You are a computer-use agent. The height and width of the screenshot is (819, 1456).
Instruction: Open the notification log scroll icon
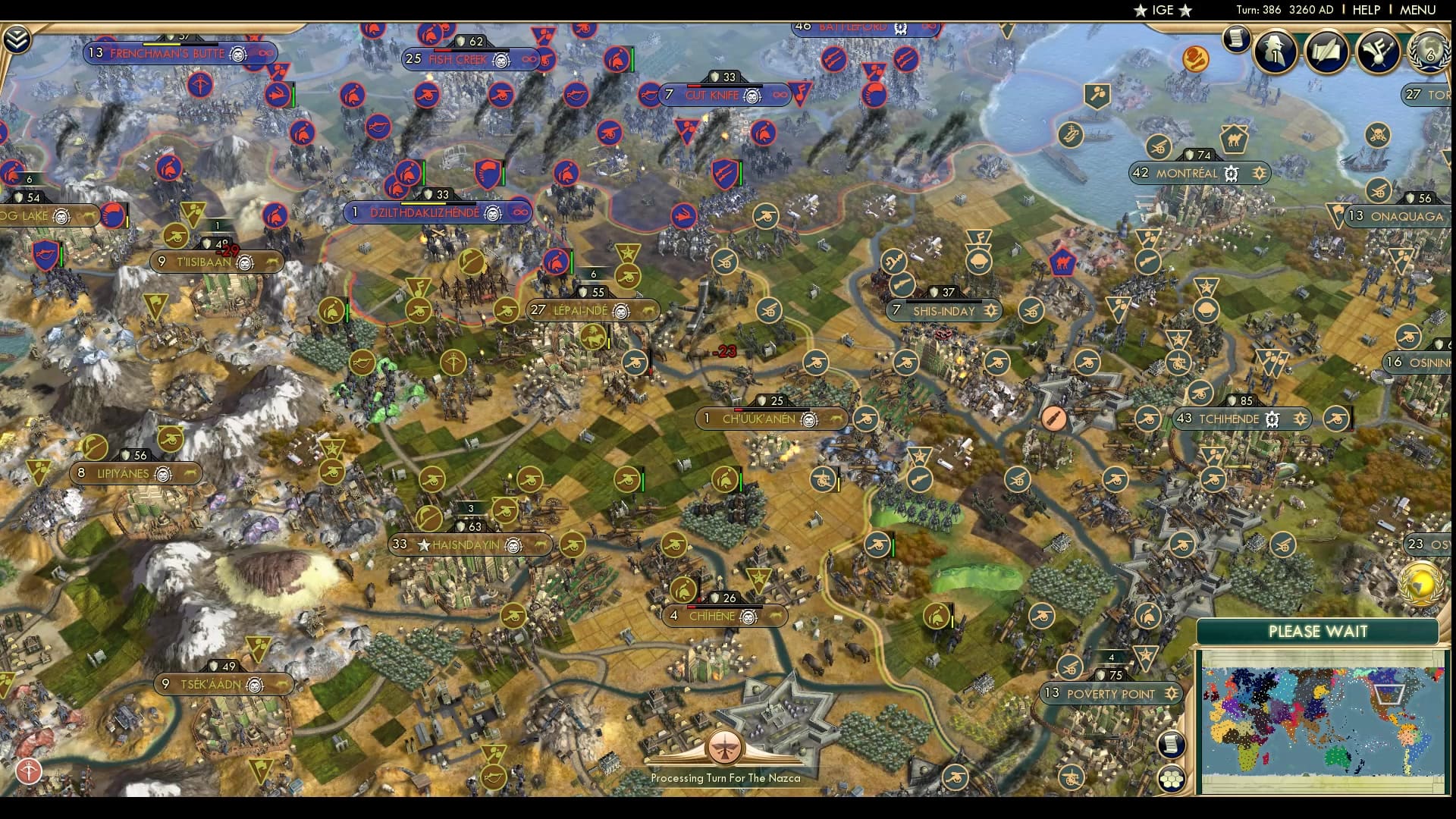1237,37
